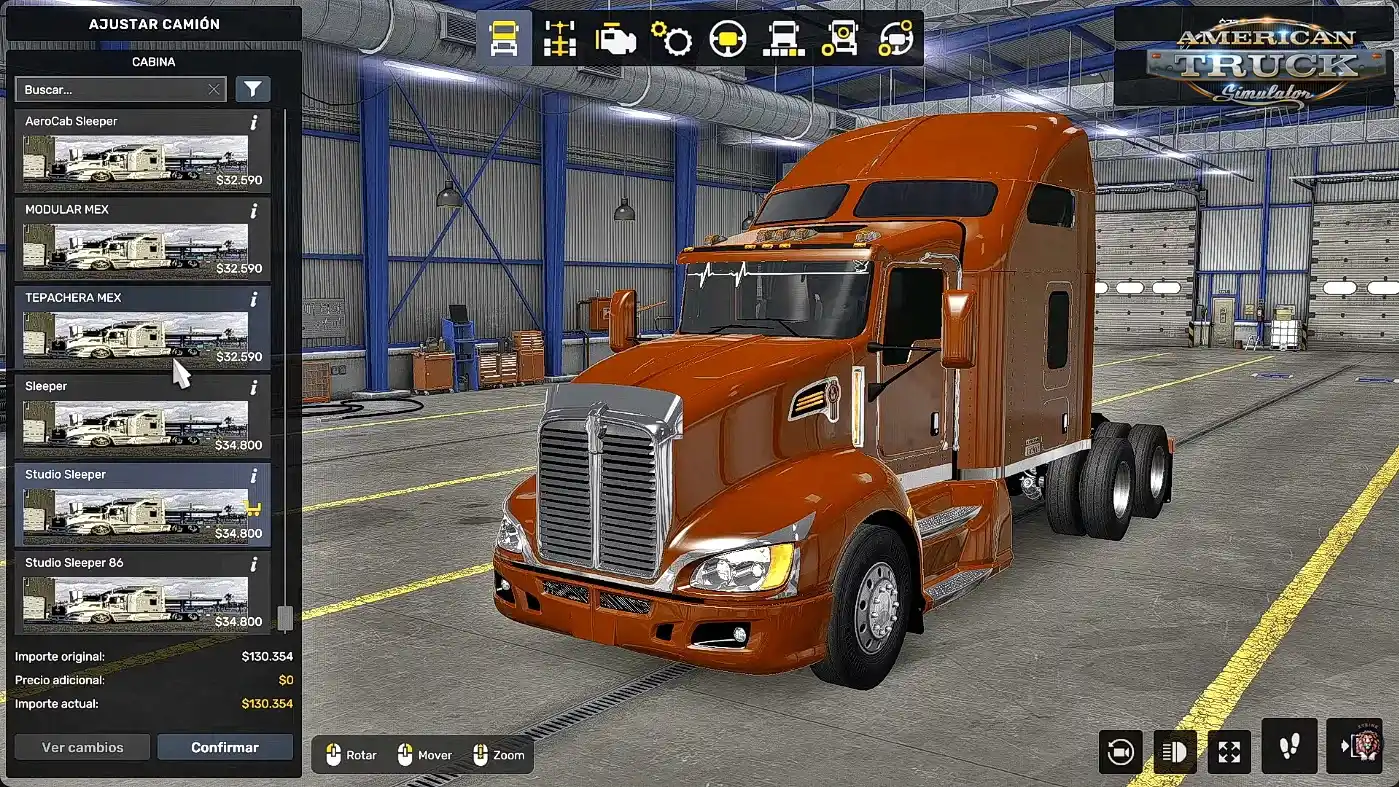Show info for the AeroCab Sleeper cabin
The width and height of the screenshot is (1399, 787).
(254, 122)
